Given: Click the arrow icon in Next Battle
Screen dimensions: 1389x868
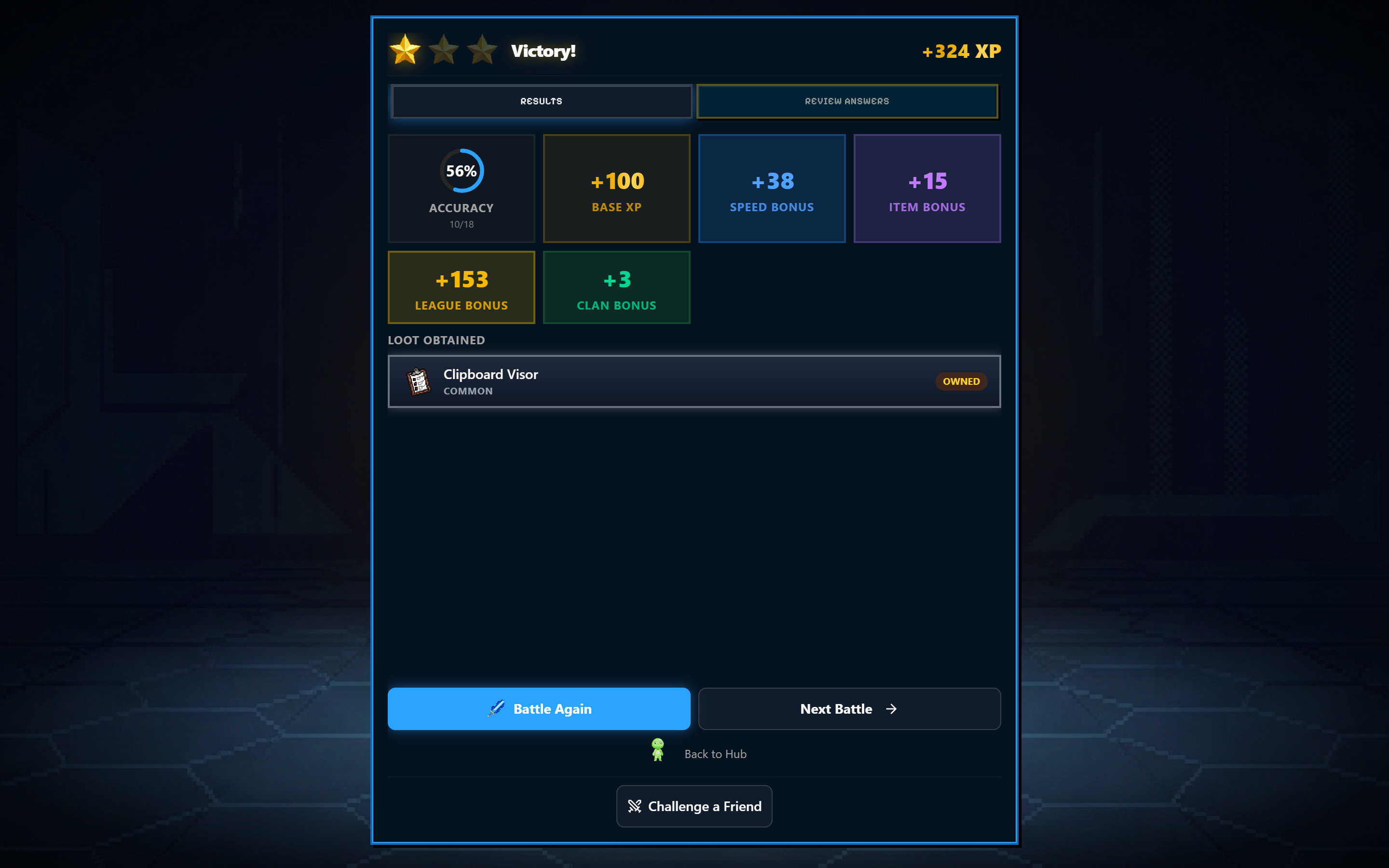Looking at the screenshot, I should coord(891,708).
